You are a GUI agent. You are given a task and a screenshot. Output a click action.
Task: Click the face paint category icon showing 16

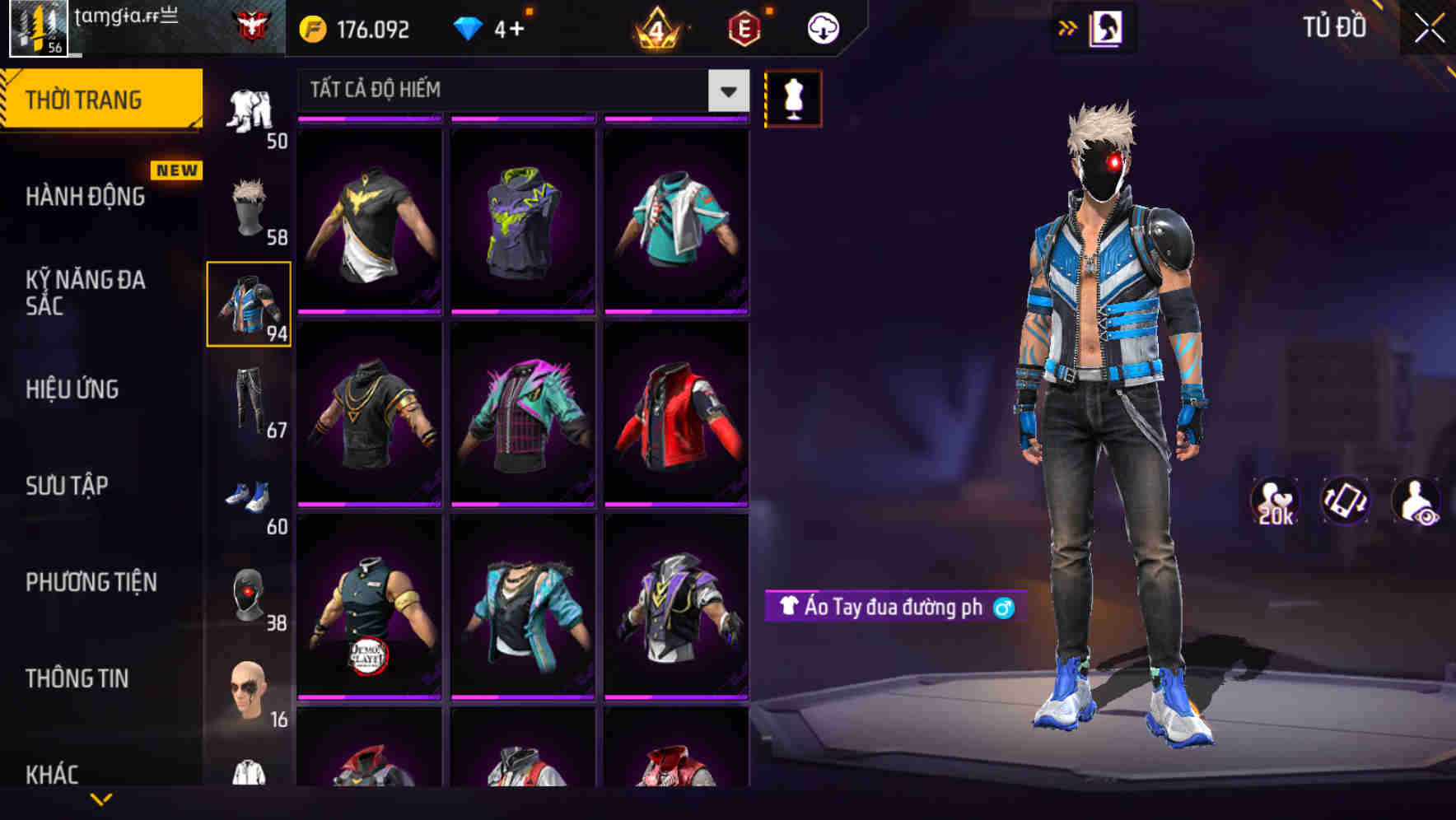(250, 692)
